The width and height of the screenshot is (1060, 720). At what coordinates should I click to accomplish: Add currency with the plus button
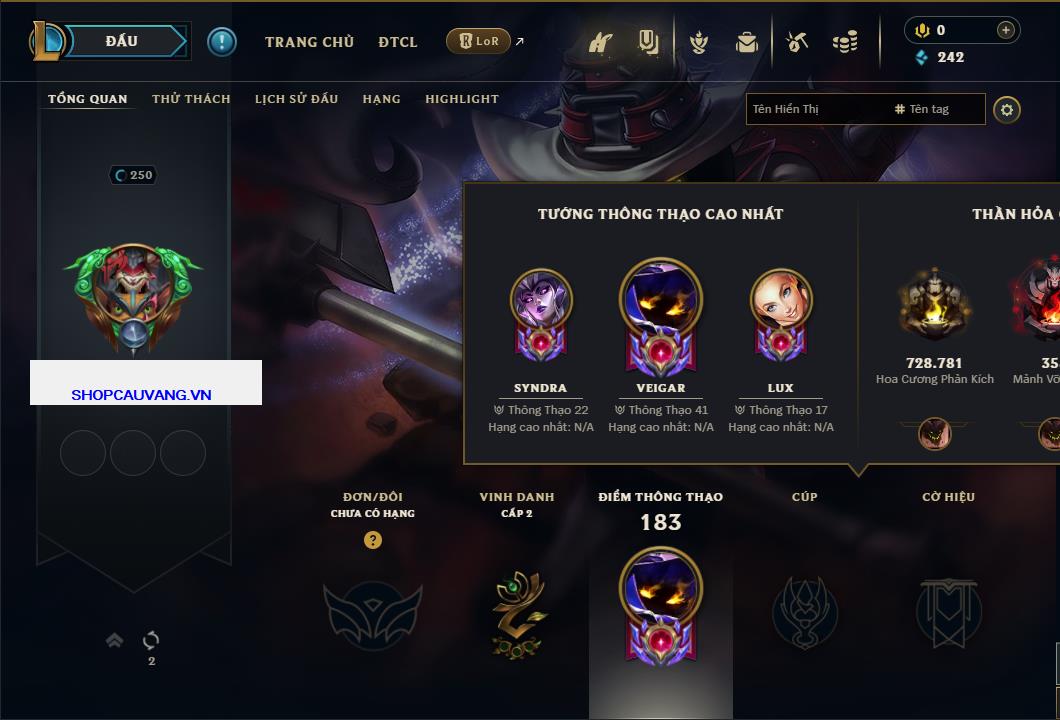point(1006,30)
